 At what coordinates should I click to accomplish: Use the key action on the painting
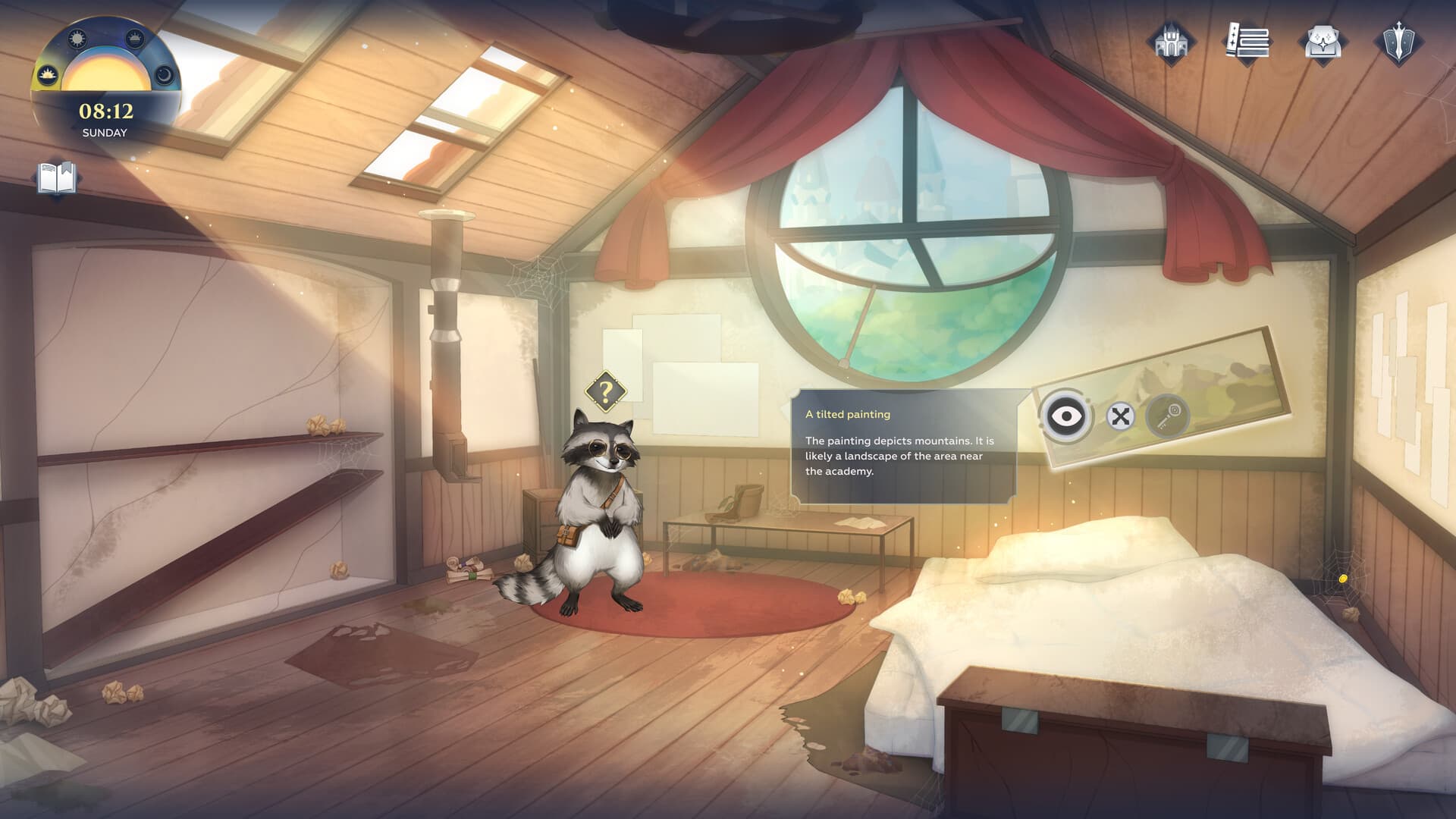pos(1168,416)
